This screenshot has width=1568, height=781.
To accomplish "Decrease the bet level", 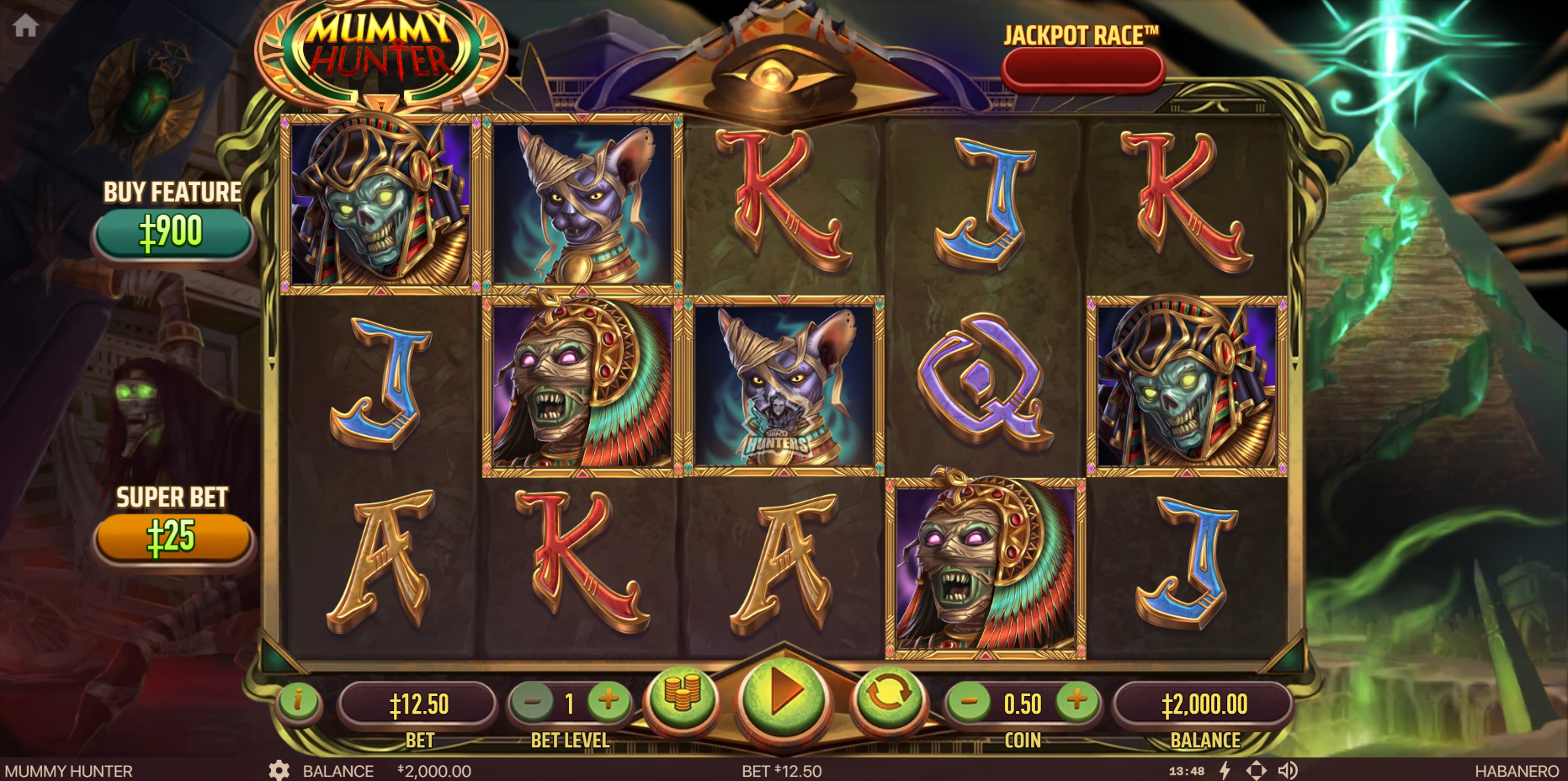I will [x=533, y=701].
